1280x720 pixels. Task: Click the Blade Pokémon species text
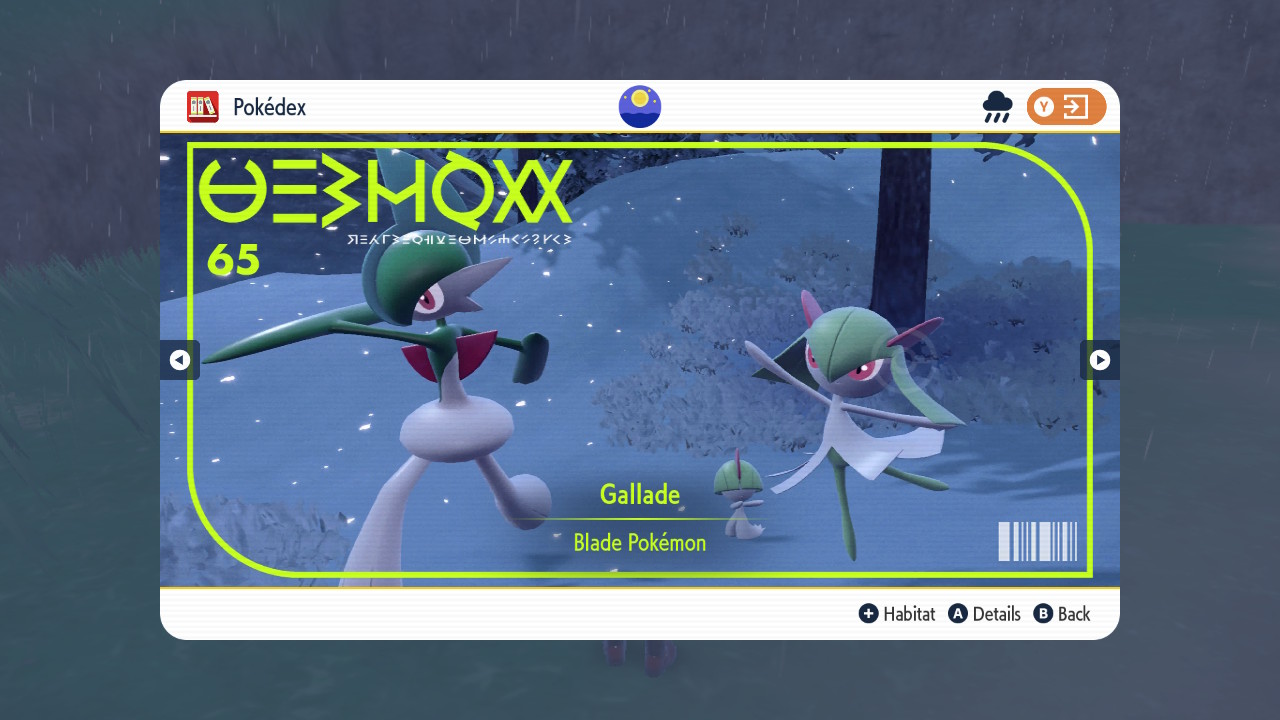click(x=639, y=542)
